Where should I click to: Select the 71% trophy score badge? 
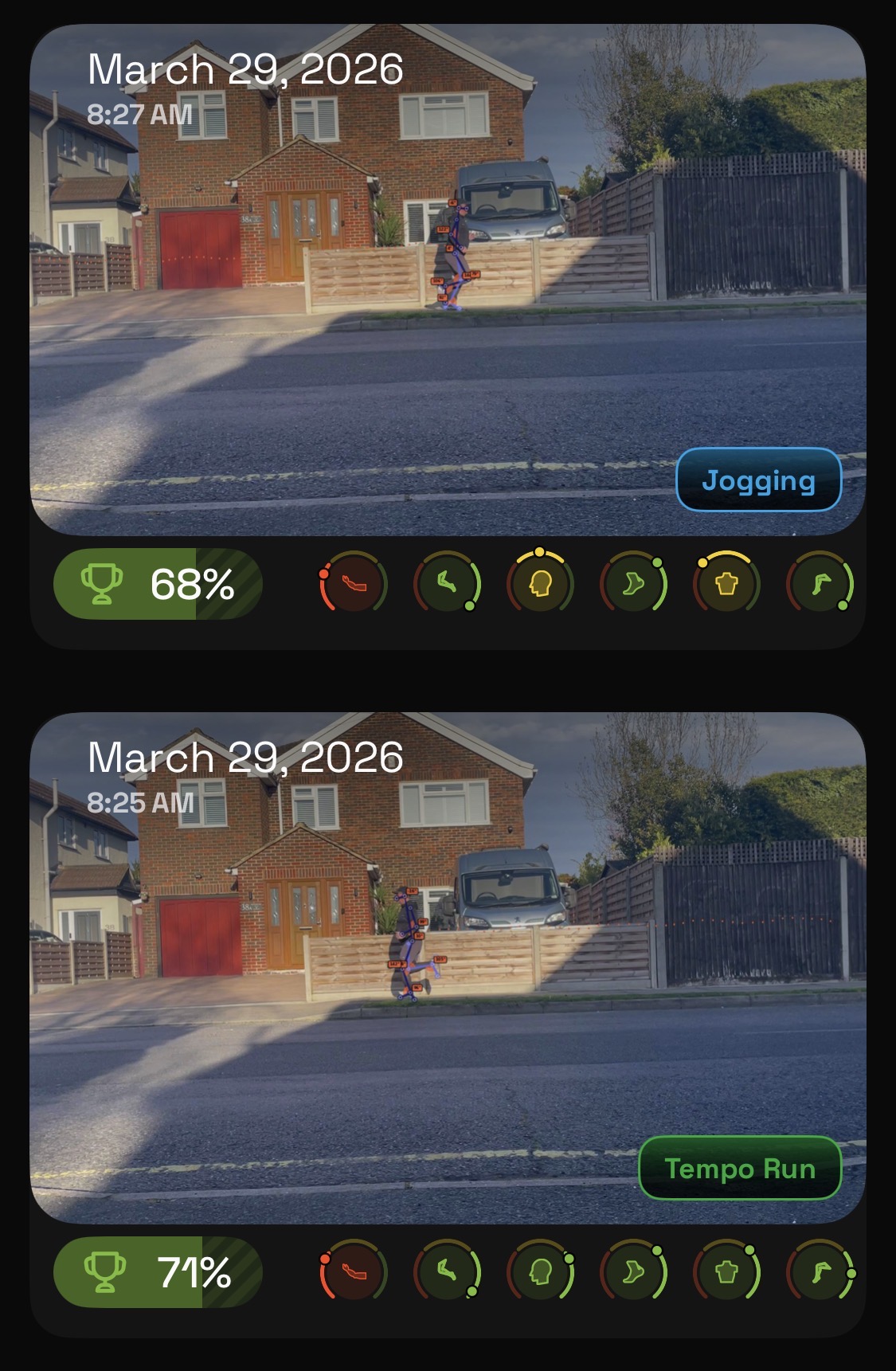[158, 1272]
